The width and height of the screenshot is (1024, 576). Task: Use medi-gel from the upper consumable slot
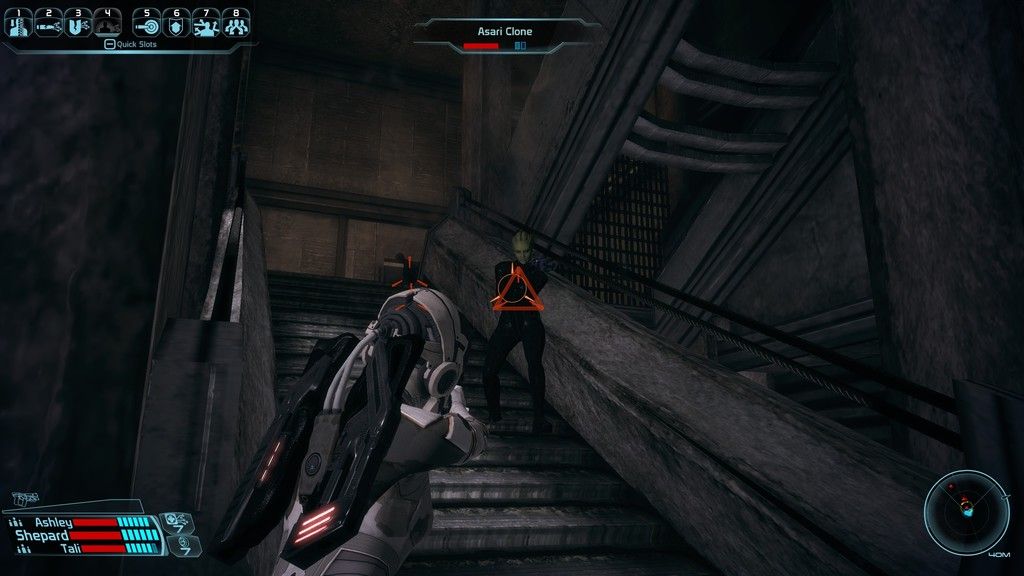(x=175, y=521)
